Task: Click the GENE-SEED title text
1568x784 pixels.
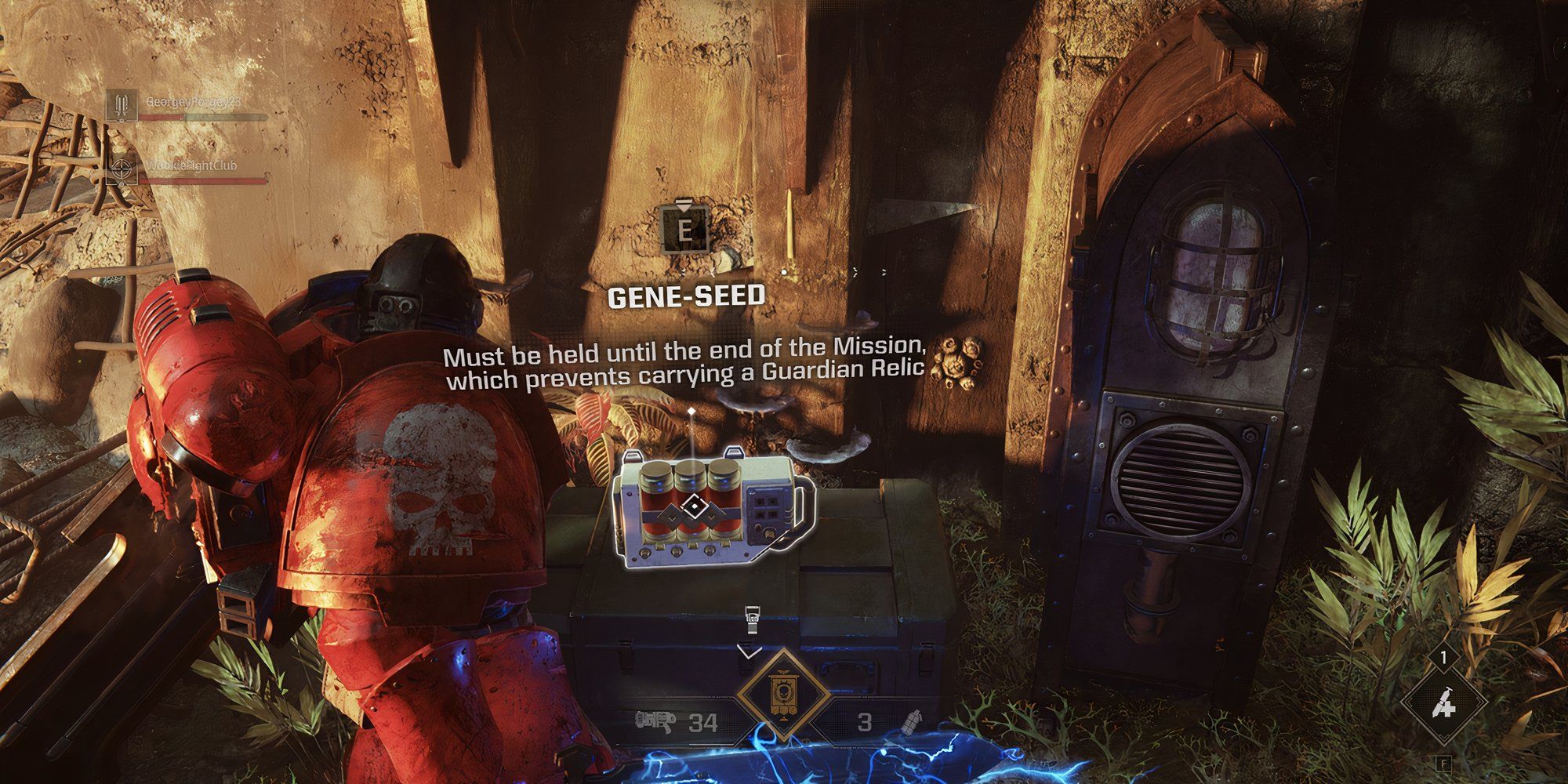Action: (x=688, y=296)
